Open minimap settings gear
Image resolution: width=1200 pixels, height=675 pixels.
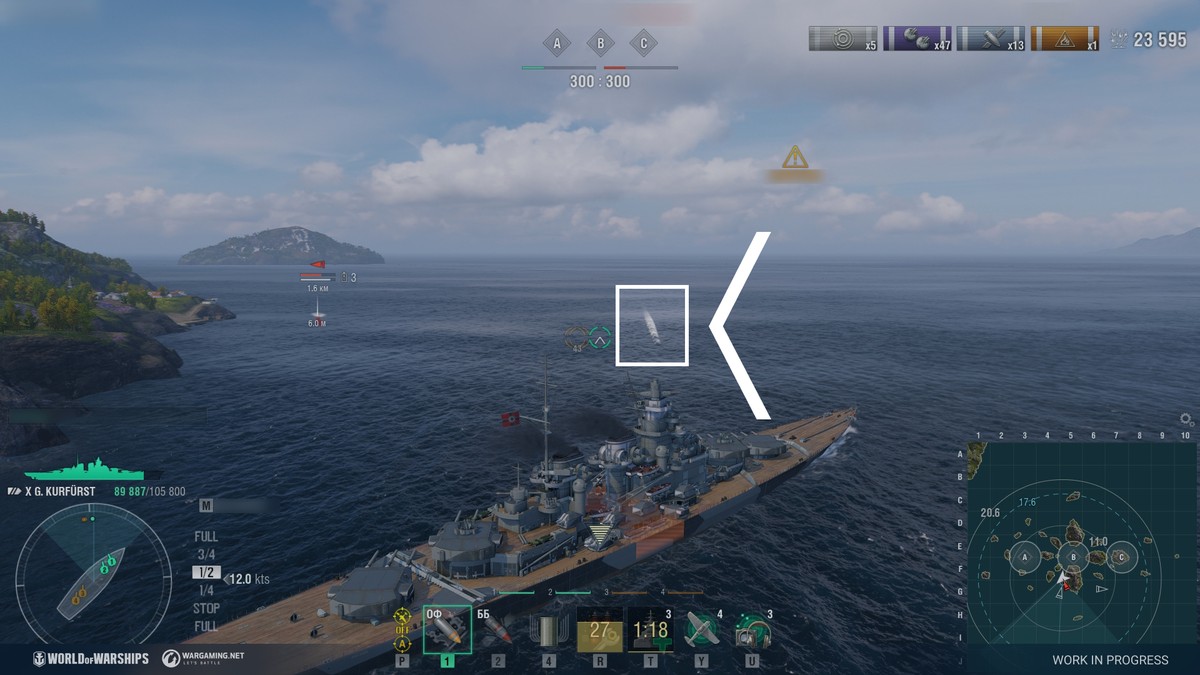click(1186, 419)
